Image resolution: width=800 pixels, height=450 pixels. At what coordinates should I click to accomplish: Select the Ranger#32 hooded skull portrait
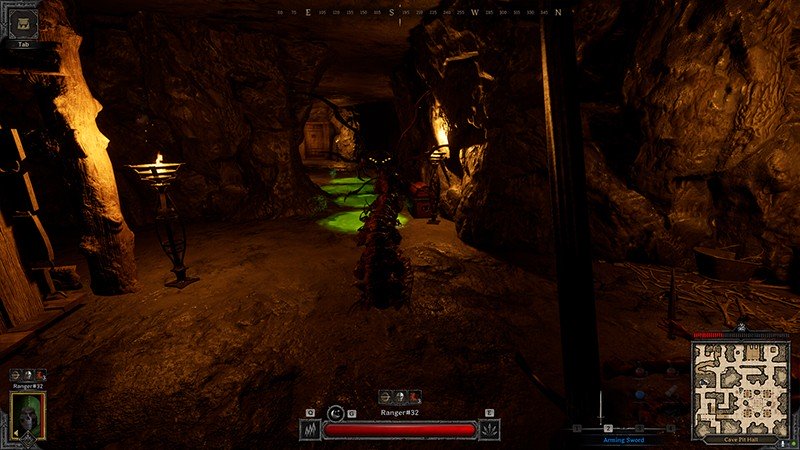(x=26, y=414)
